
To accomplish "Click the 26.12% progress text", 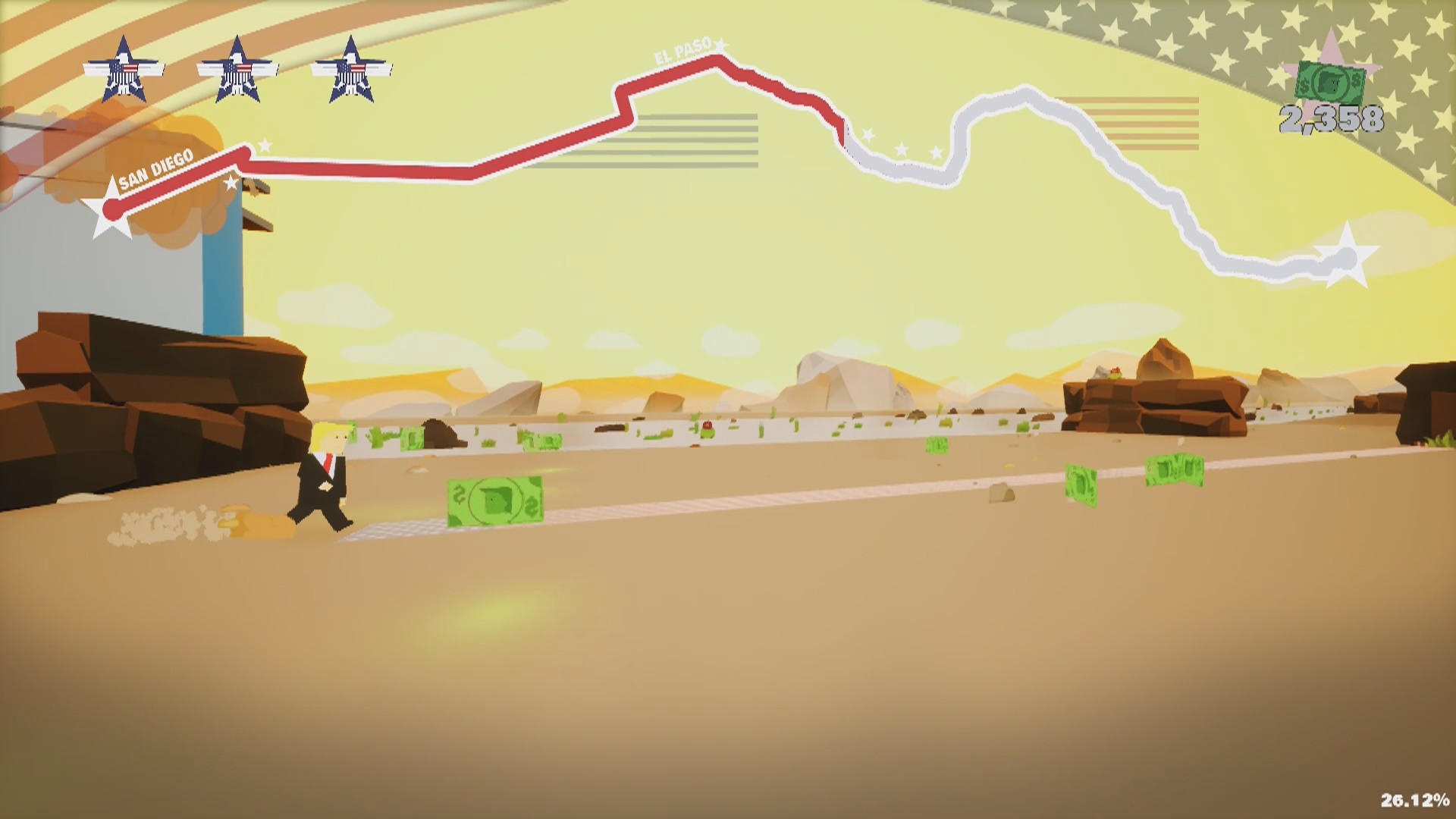I will pyautogui.click(x=1413, y=798).
